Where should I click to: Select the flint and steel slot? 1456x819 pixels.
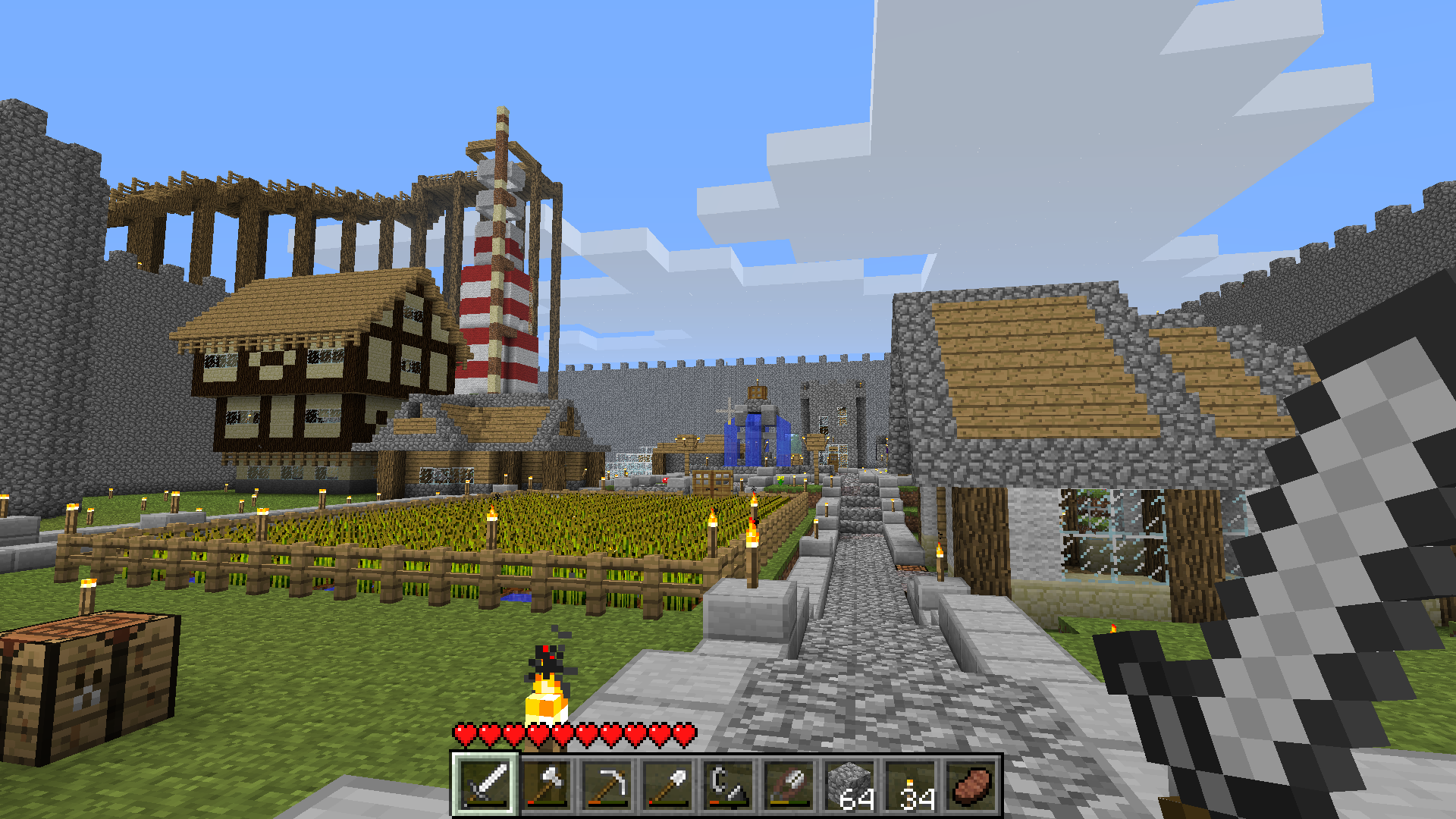[x=728, y=785]
